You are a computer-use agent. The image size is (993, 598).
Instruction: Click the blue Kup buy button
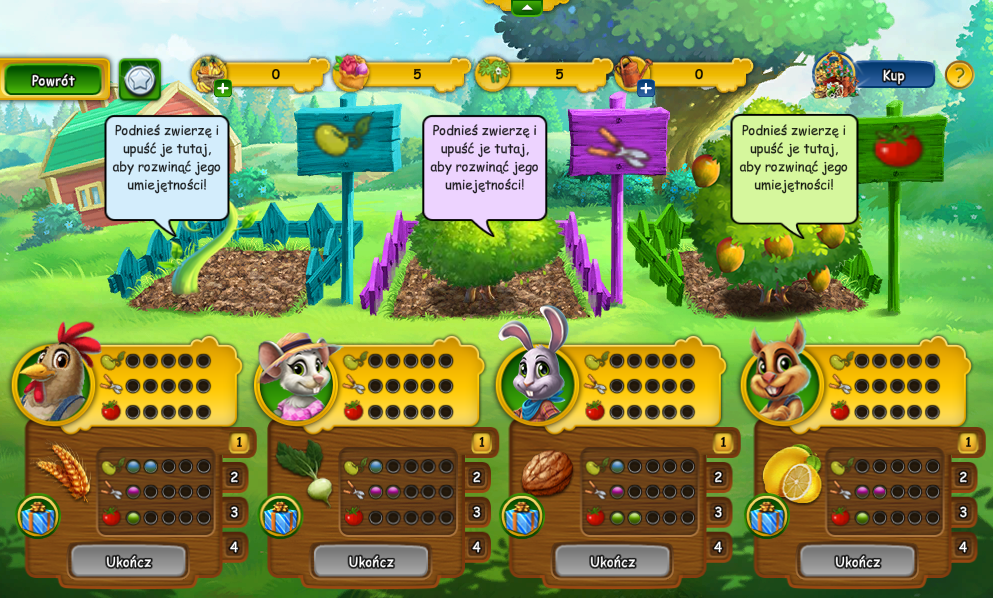tap(893, 75)
